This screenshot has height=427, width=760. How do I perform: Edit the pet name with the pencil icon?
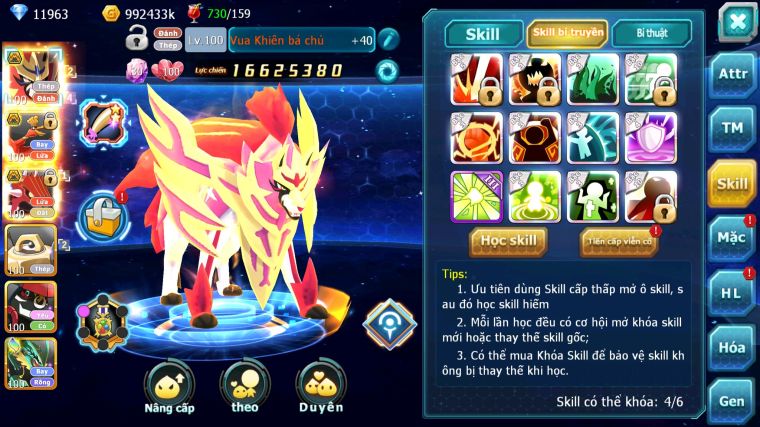[388, 39]
